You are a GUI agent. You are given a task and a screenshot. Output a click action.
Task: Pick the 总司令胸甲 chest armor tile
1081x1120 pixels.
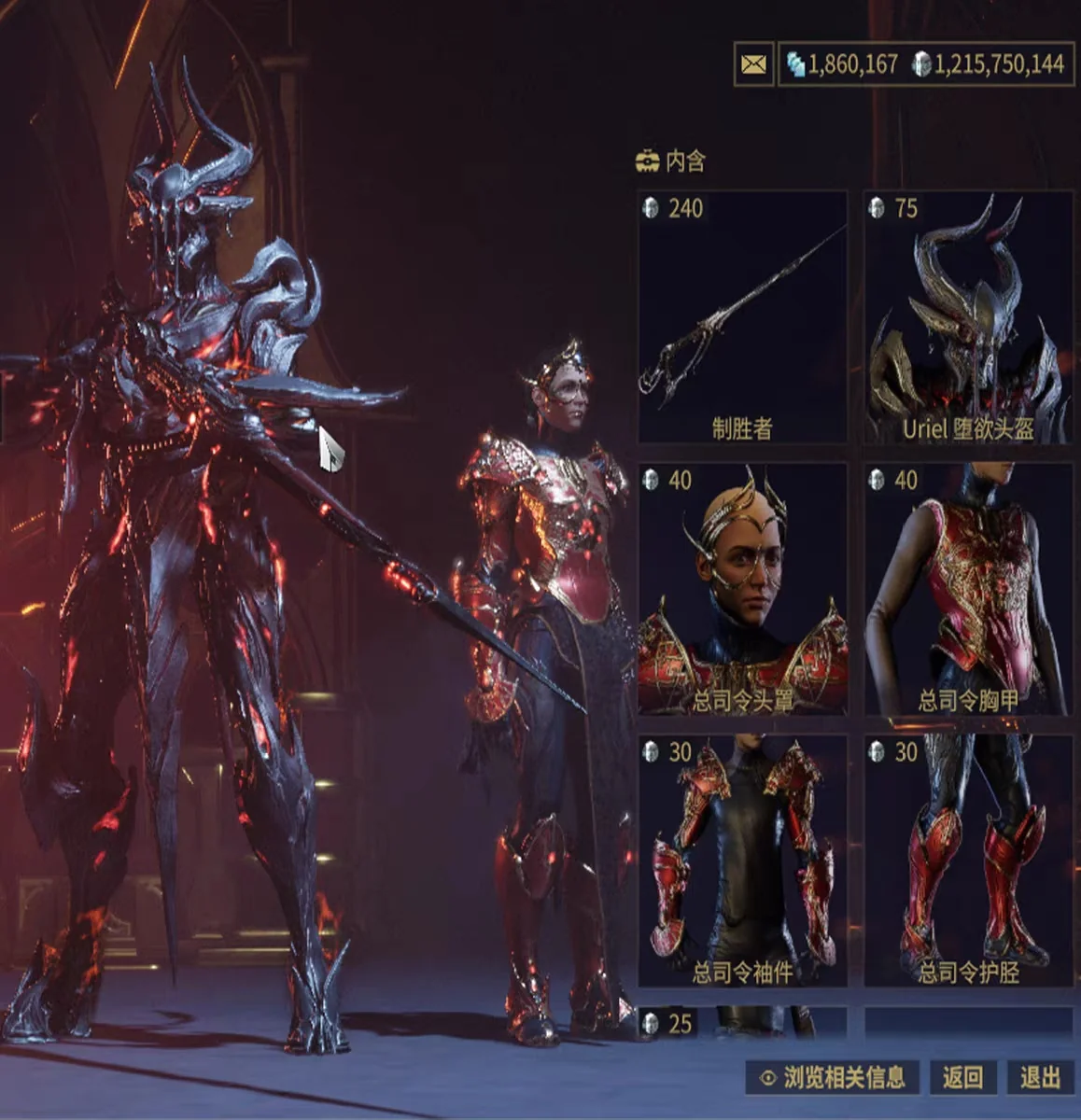pyautogui.click(x=968, y=590)
